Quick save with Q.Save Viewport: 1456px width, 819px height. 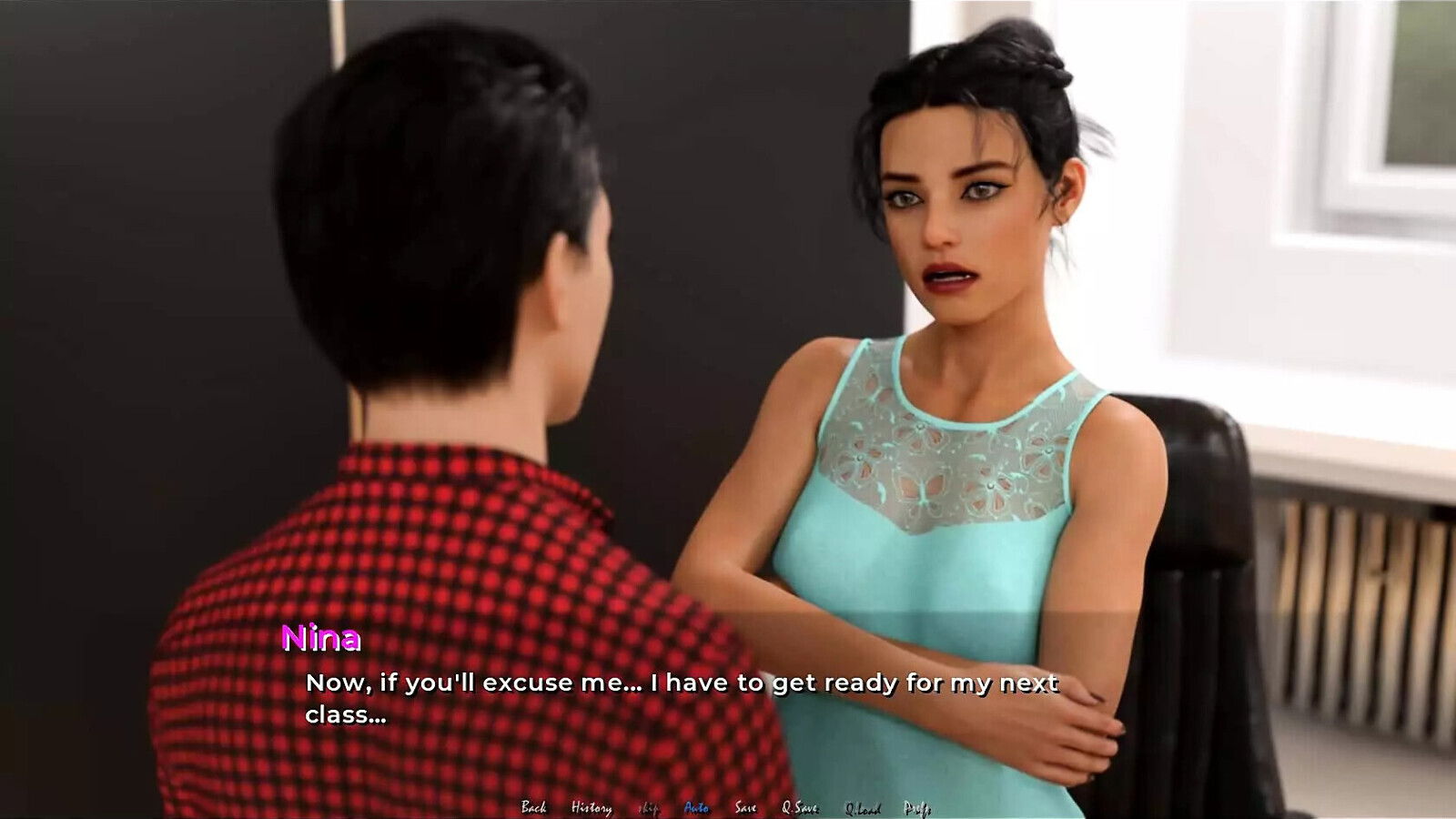coord(800,807)
